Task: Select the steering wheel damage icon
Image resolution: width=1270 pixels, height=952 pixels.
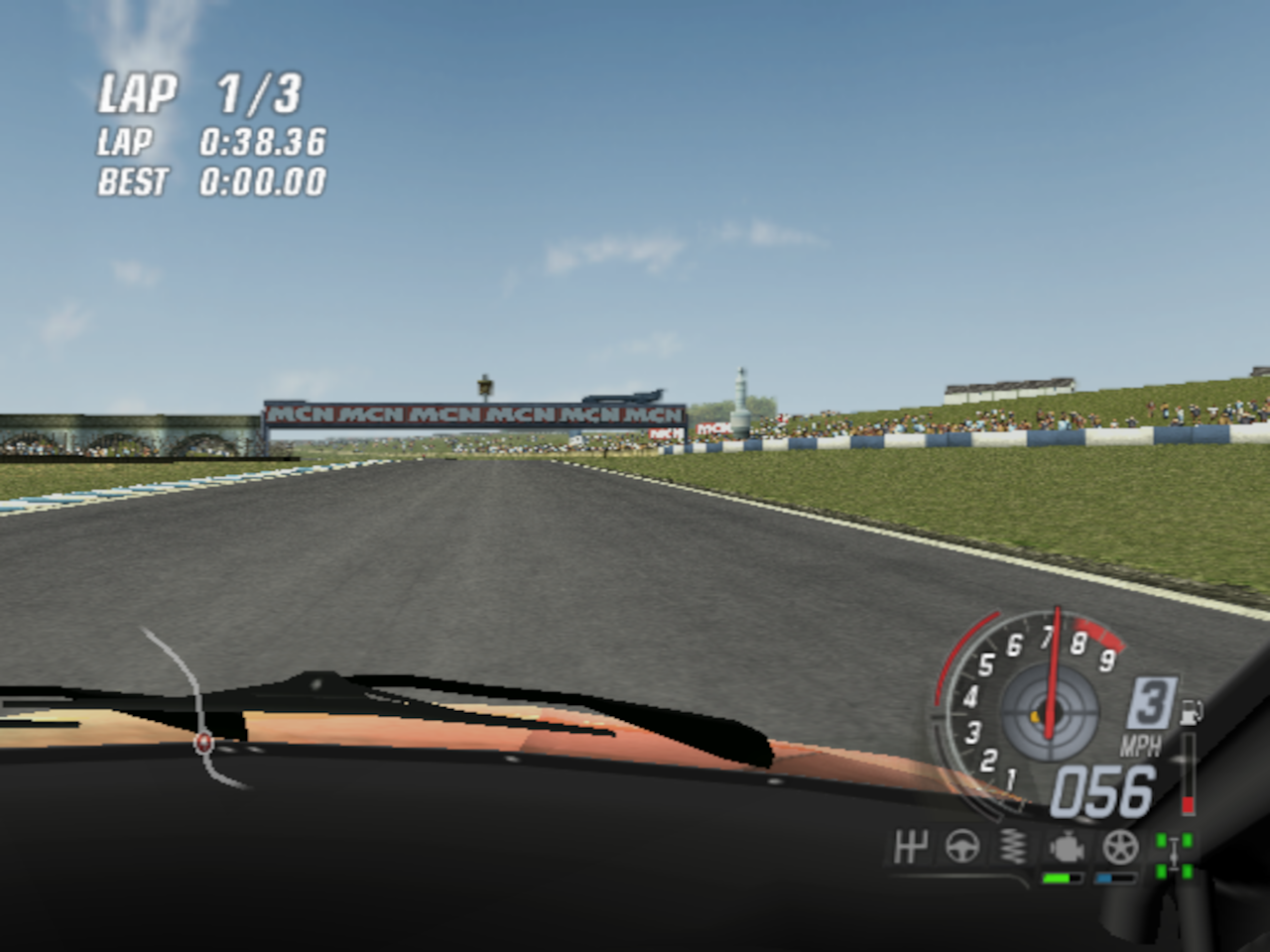Action: tap(961, 848)
